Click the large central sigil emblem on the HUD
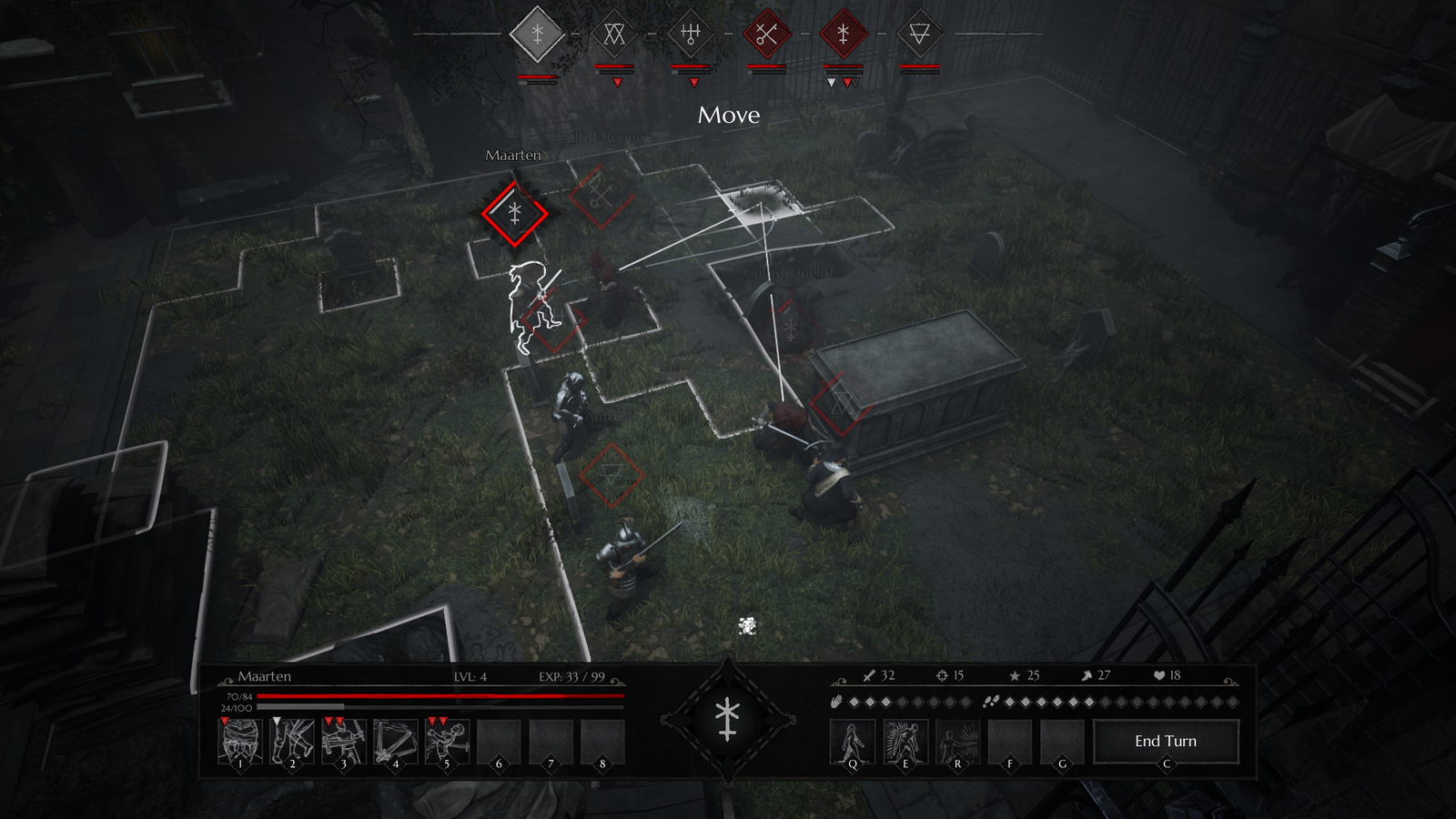This screenshot has height=819, width=1456. (727, 720)
